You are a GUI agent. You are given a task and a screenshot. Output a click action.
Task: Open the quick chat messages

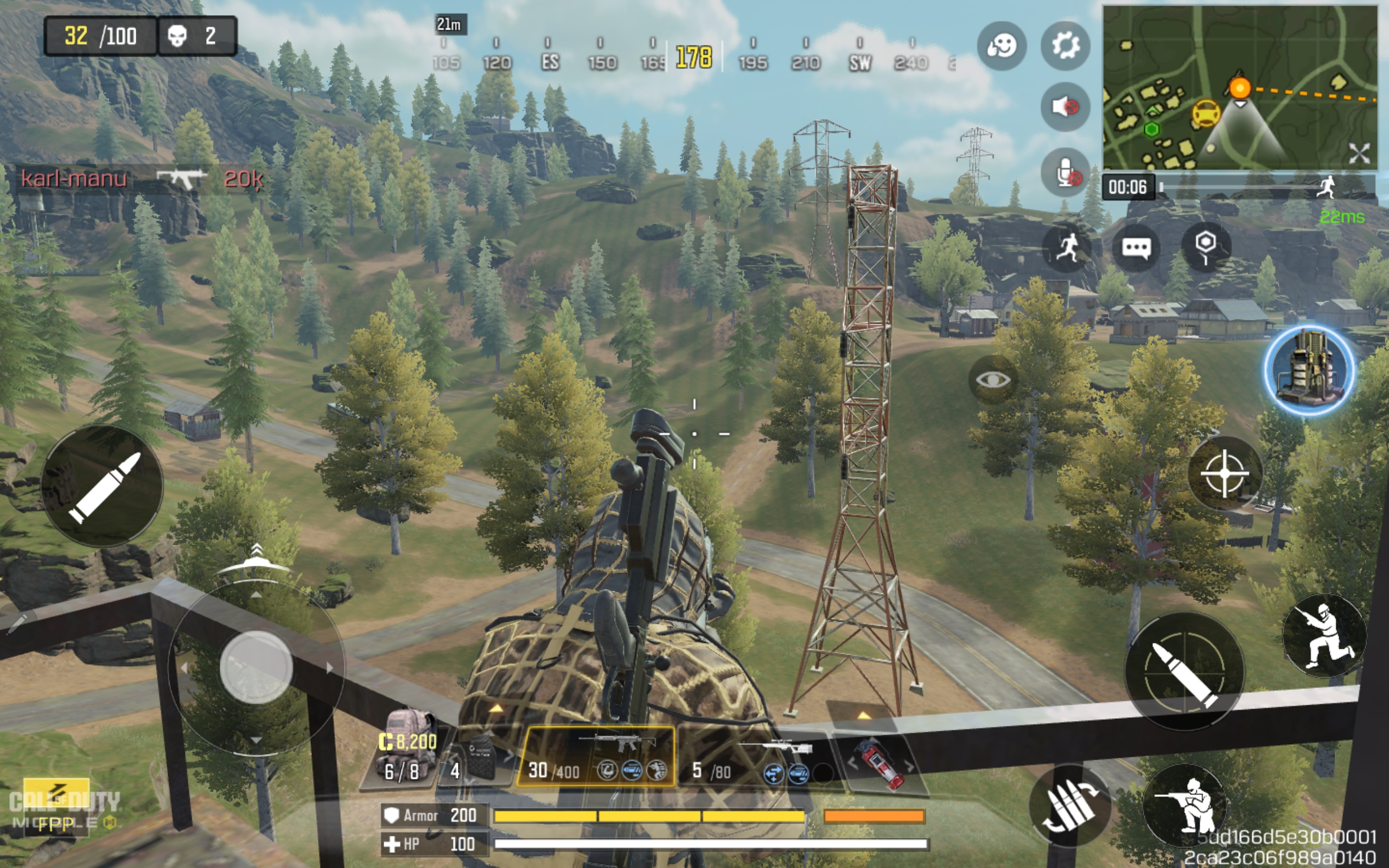[x=1136, y=248]
